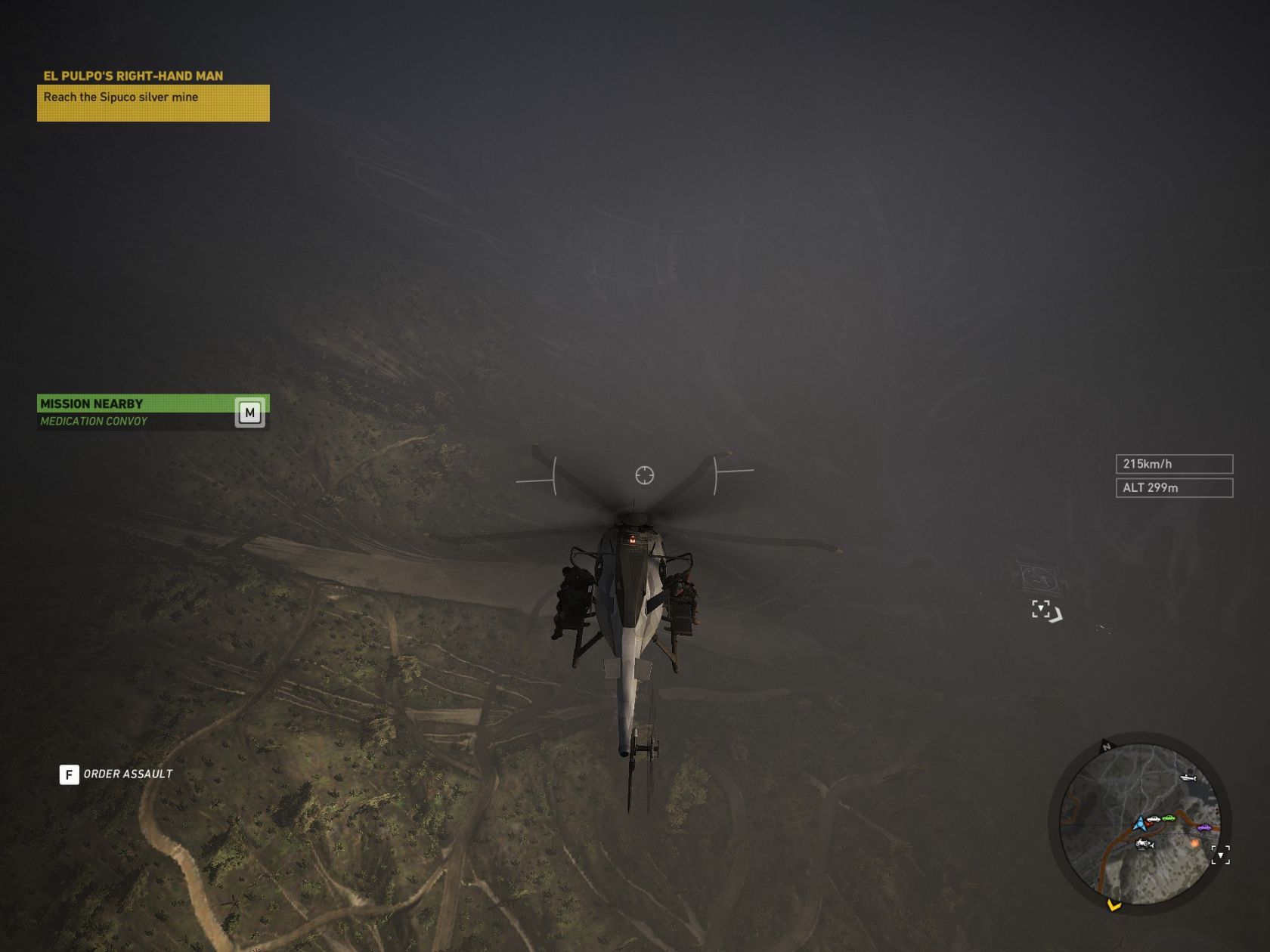1270x952 pixels.
Task: Click the north compass indicator on minimap
Action: click(x=1107, y=746)
